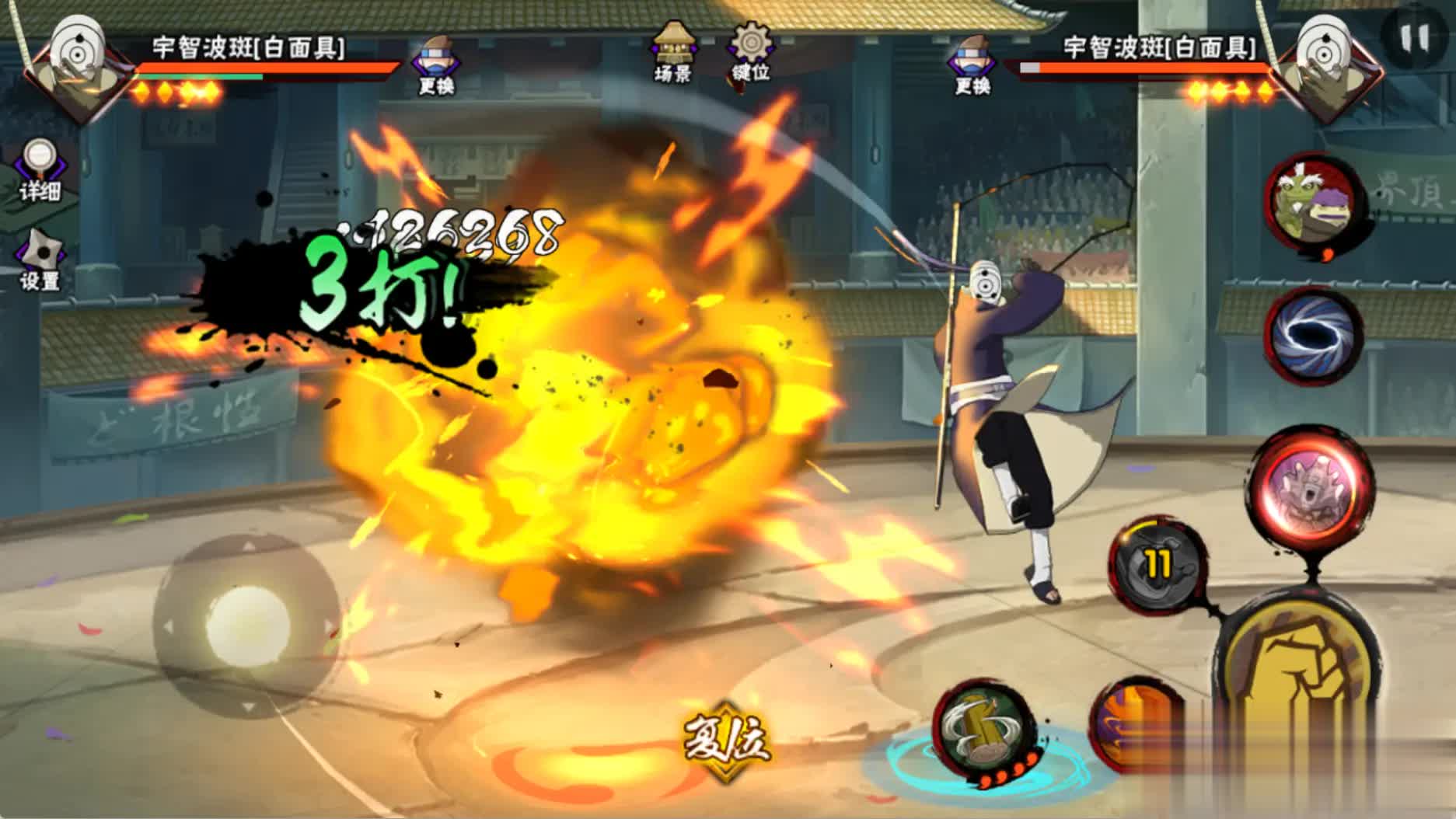
Task: Change the stage with the 场景 button
Action: (x=673, y=51)
